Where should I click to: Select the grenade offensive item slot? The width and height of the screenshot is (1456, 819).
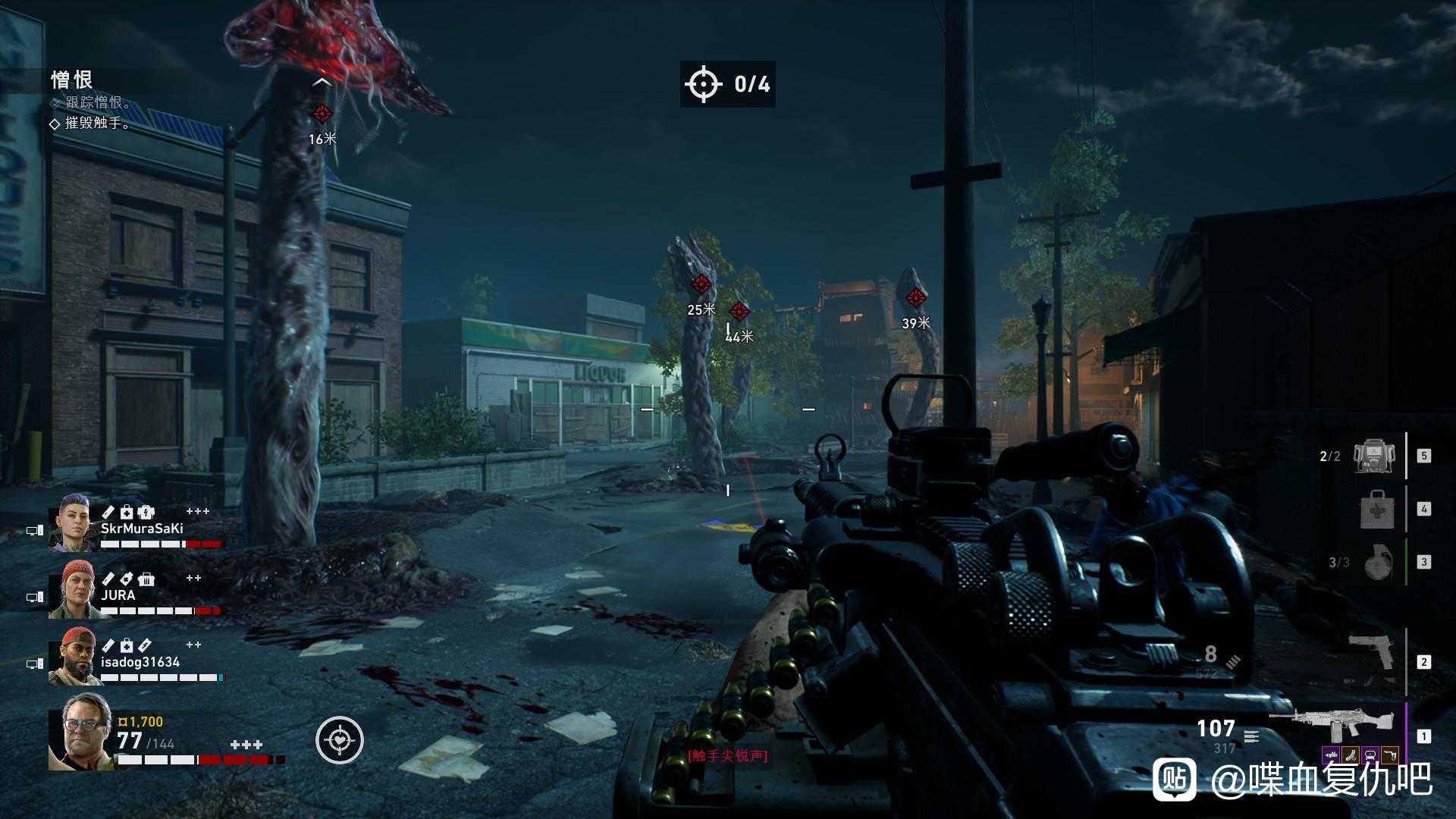[1378, 562]
